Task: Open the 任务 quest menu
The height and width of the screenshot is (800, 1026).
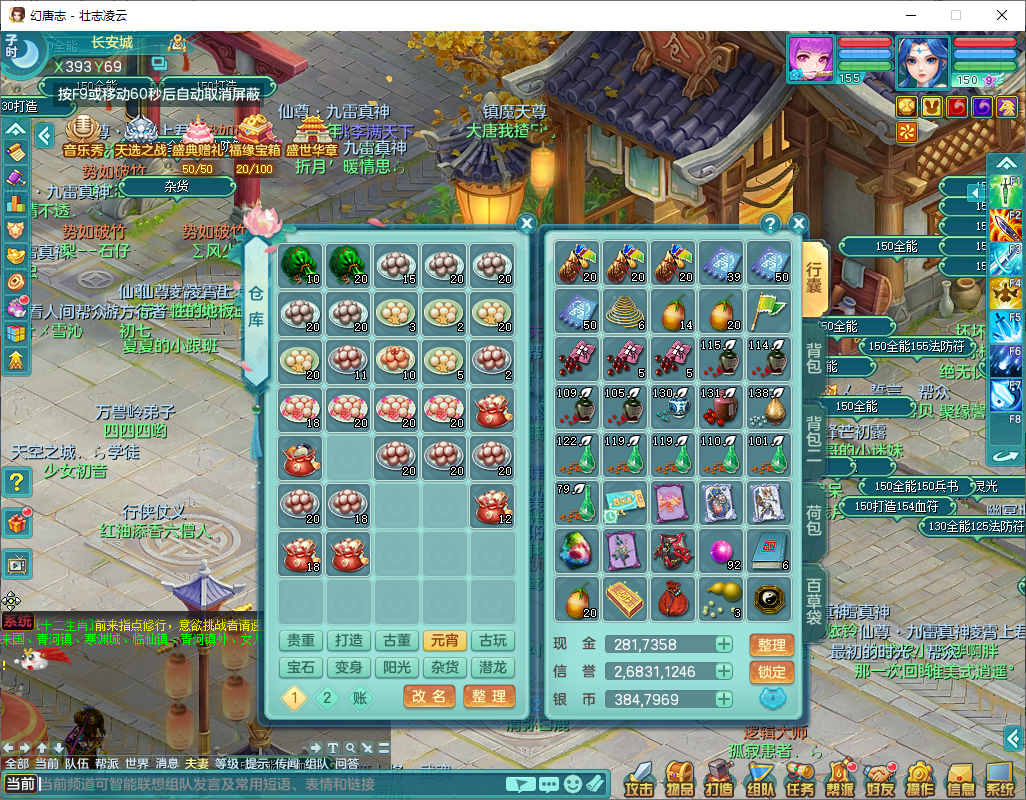Action: (x=799, y=779)
